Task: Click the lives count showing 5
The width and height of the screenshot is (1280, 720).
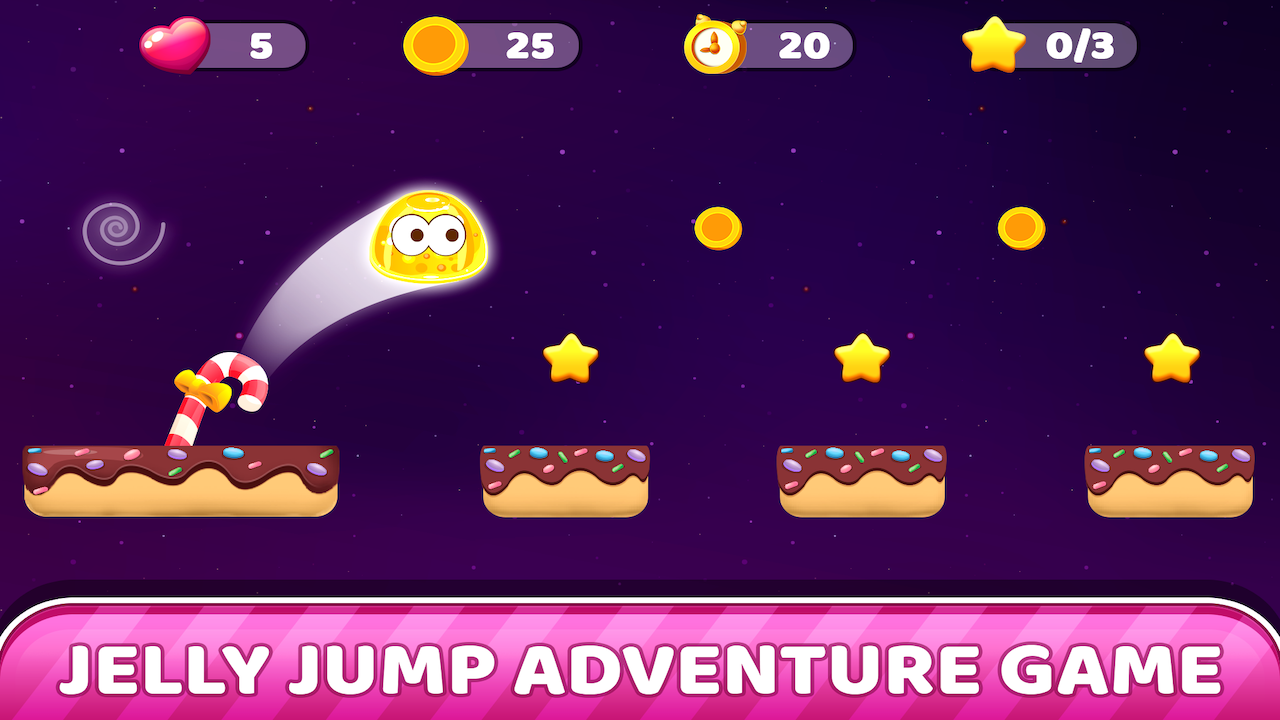Action: (262, 44)
